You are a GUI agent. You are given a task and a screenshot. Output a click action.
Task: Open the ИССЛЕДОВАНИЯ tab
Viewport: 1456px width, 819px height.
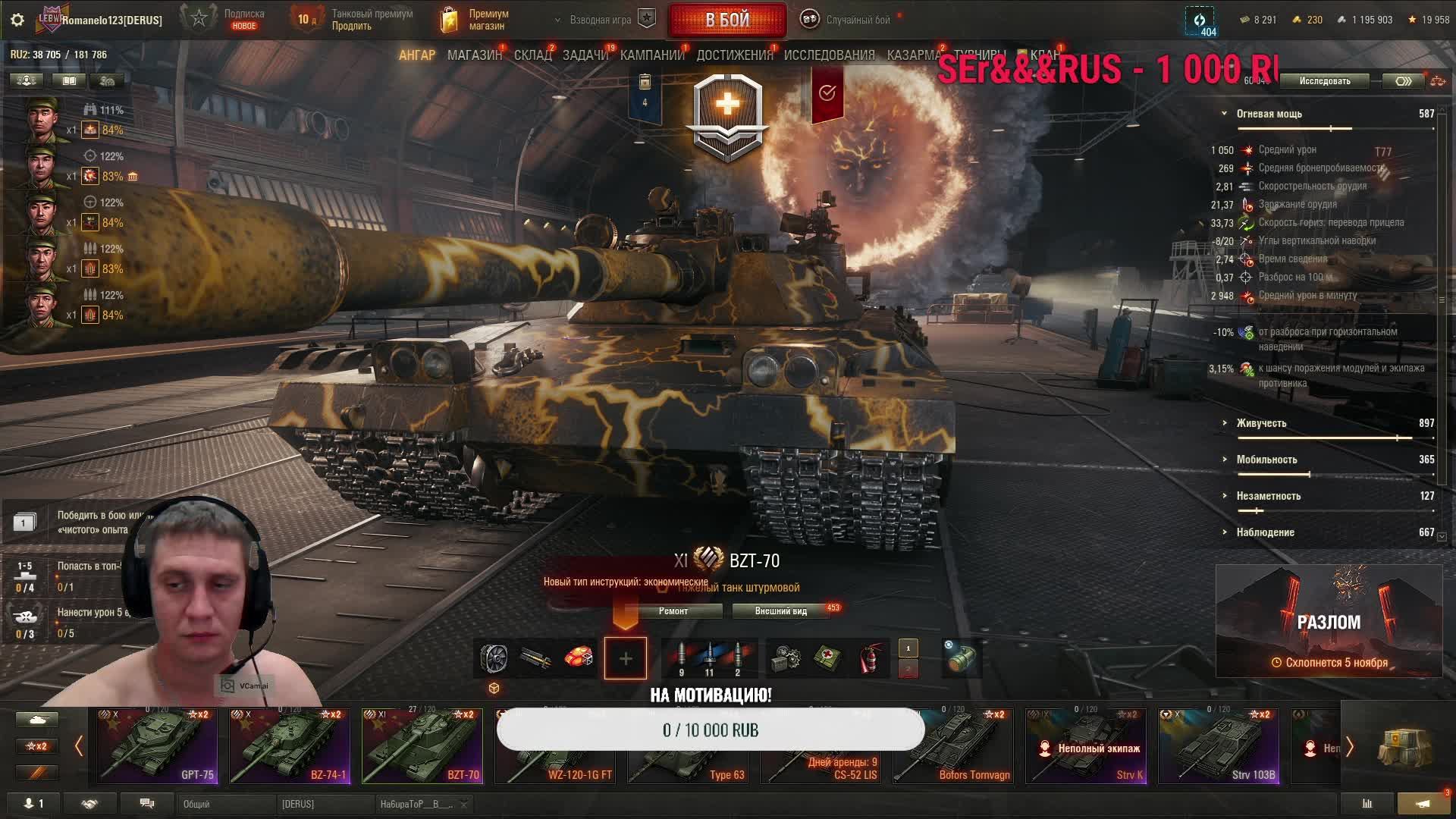click(x=829, y=55)
